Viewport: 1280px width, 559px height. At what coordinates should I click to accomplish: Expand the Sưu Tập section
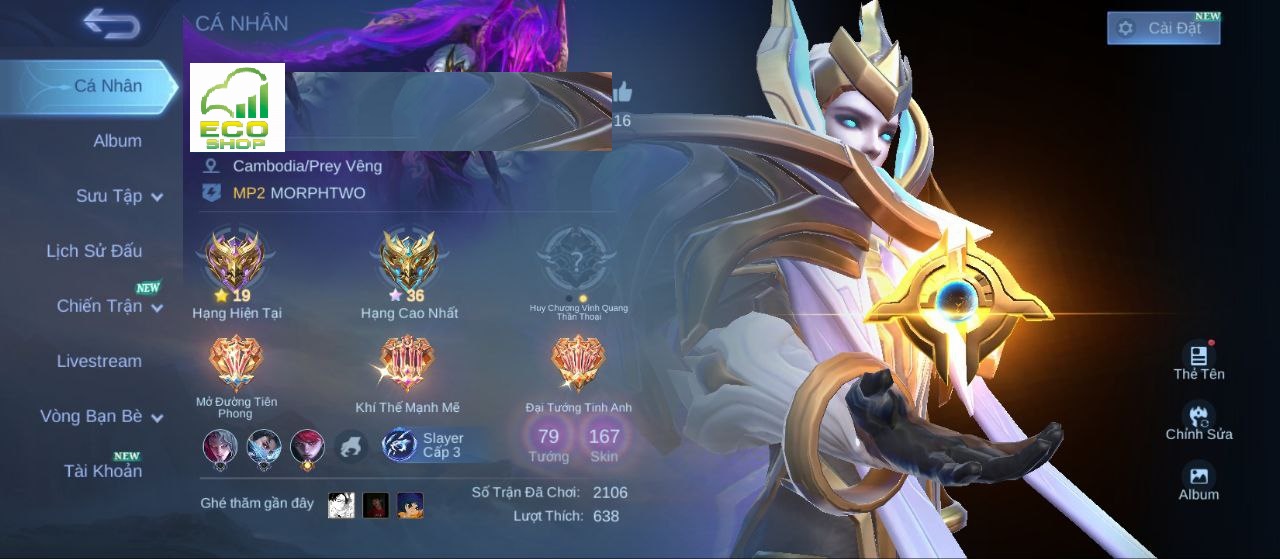click(x=119, y=196)
